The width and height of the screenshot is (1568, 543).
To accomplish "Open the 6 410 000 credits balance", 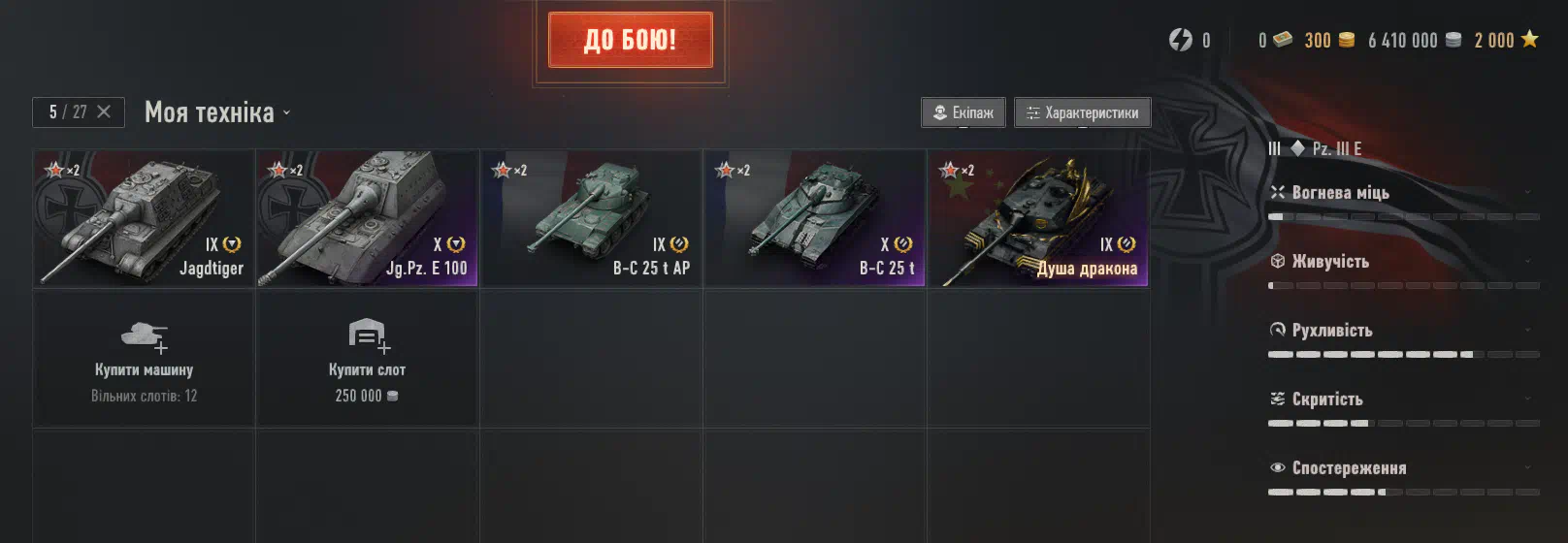I will click(1414, 40).
